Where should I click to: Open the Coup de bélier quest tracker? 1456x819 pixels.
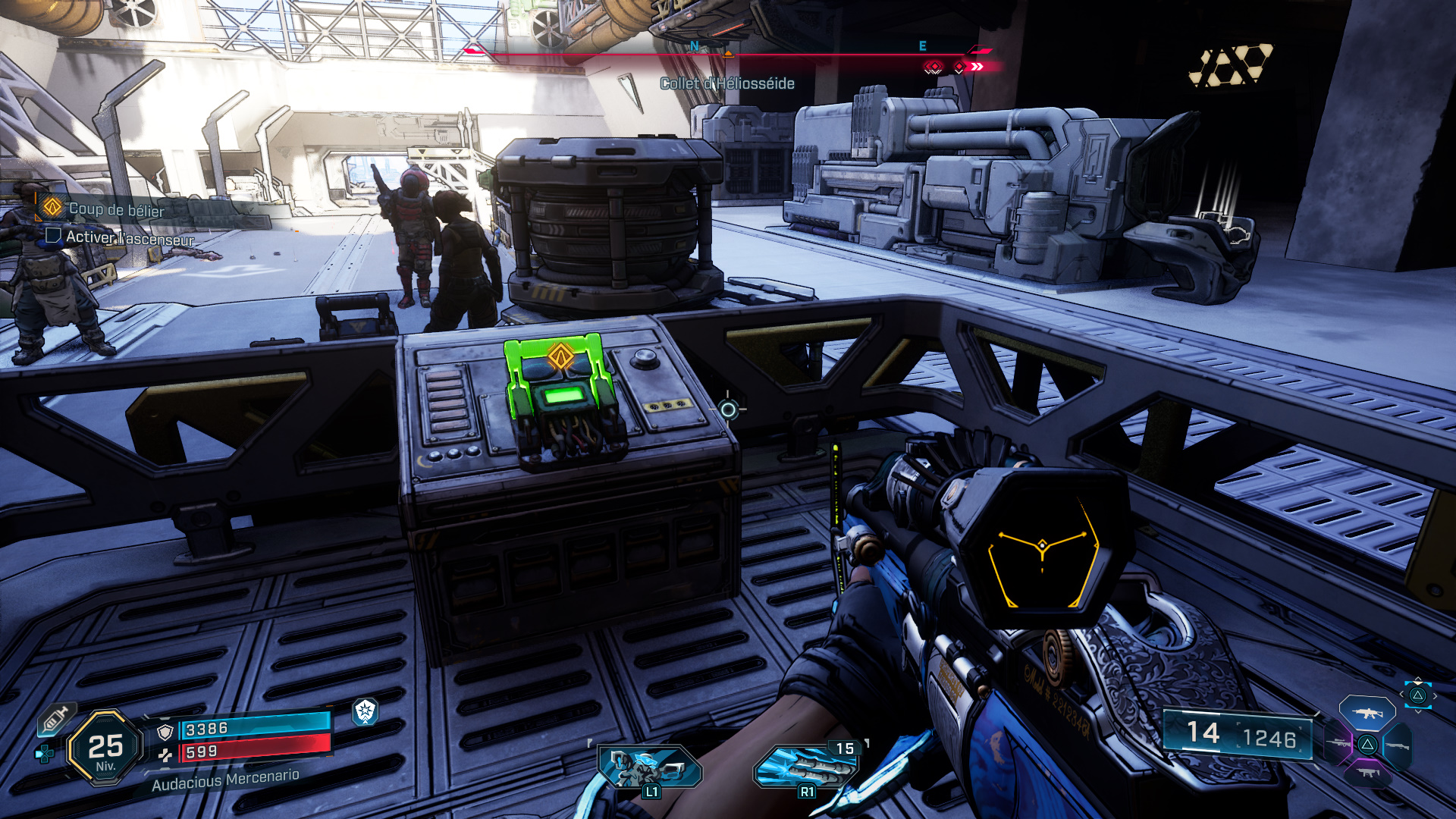pos(116,209)
